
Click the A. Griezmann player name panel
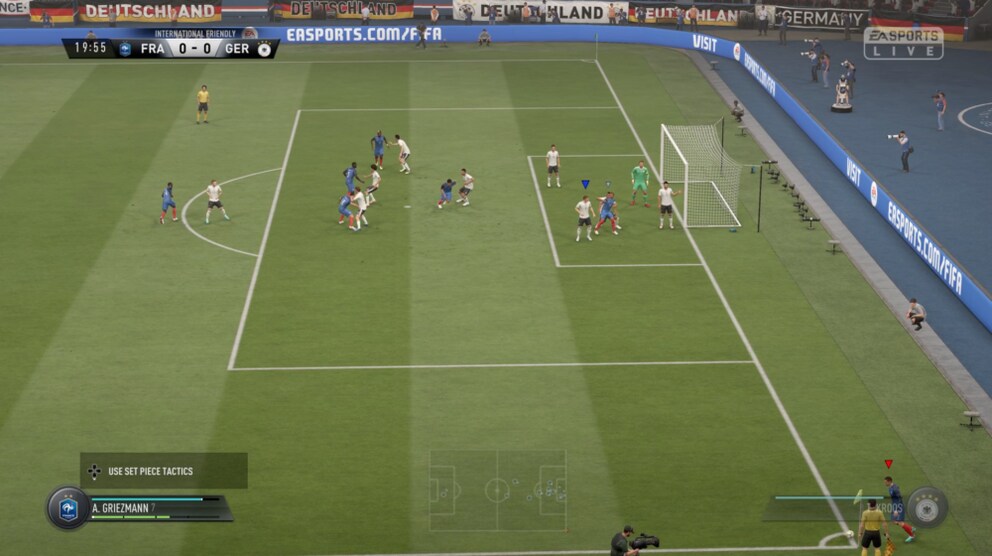[x=160, y=508]
